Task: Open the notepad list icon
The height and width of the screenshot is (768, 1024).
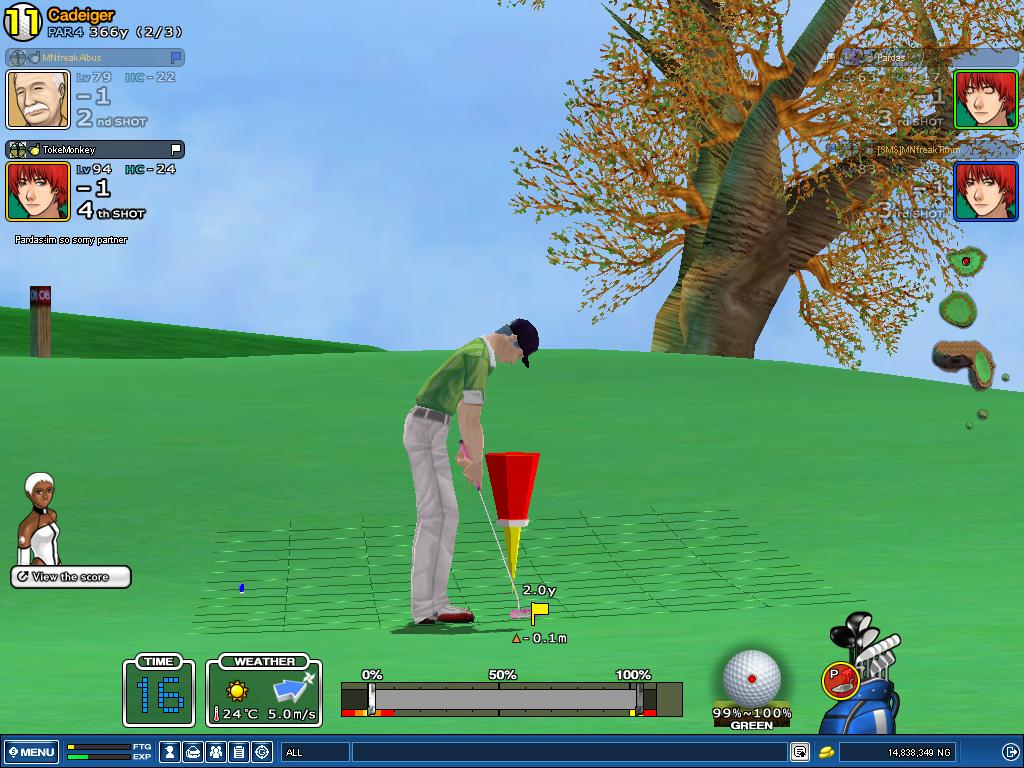Action: 239,752
